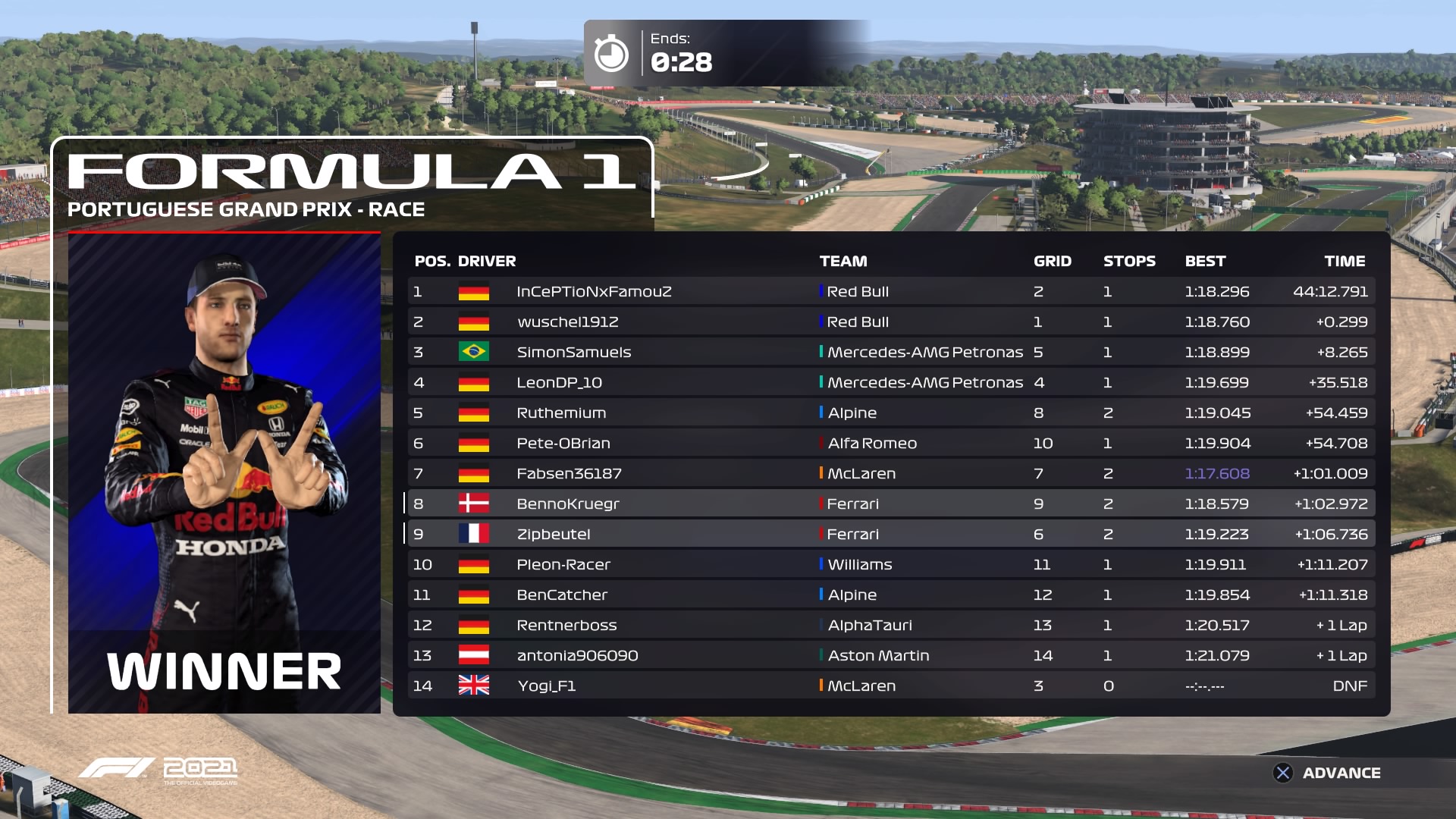Choose the LeonDP_10 driver row
The image size is (1456, 819).
tap(891, 382)
